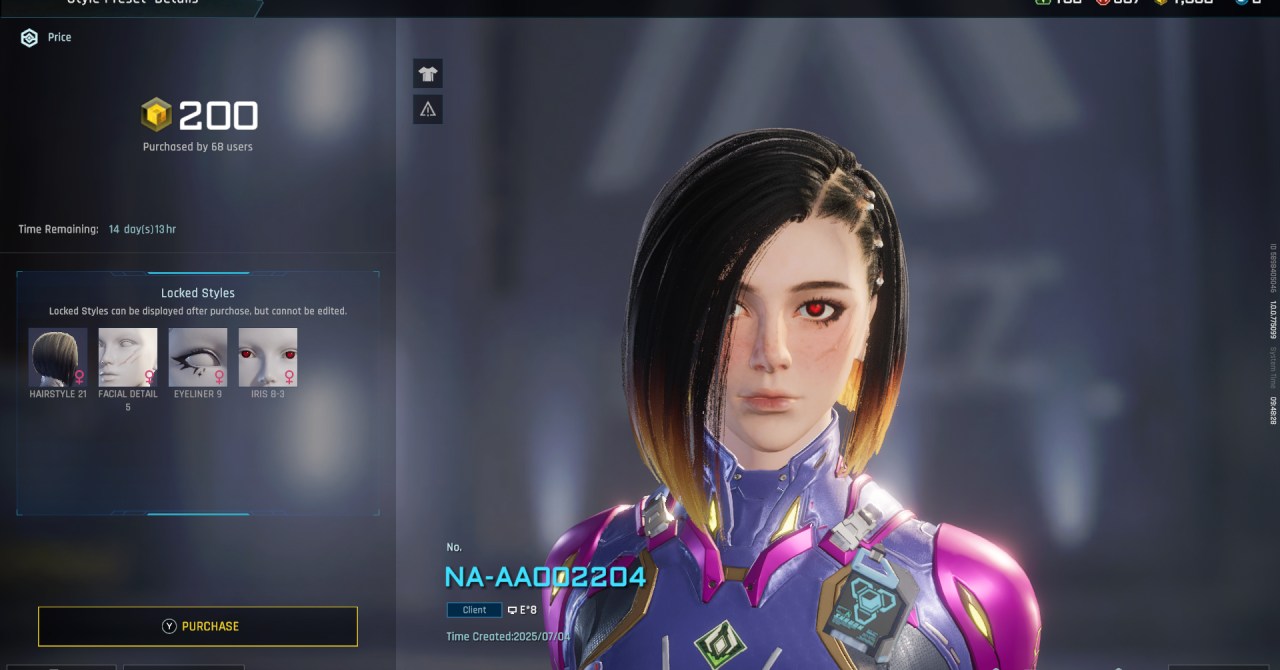1280x670 pixels.
Task: Select the Hairstyle 21 locked style
Action: (58, 357)
